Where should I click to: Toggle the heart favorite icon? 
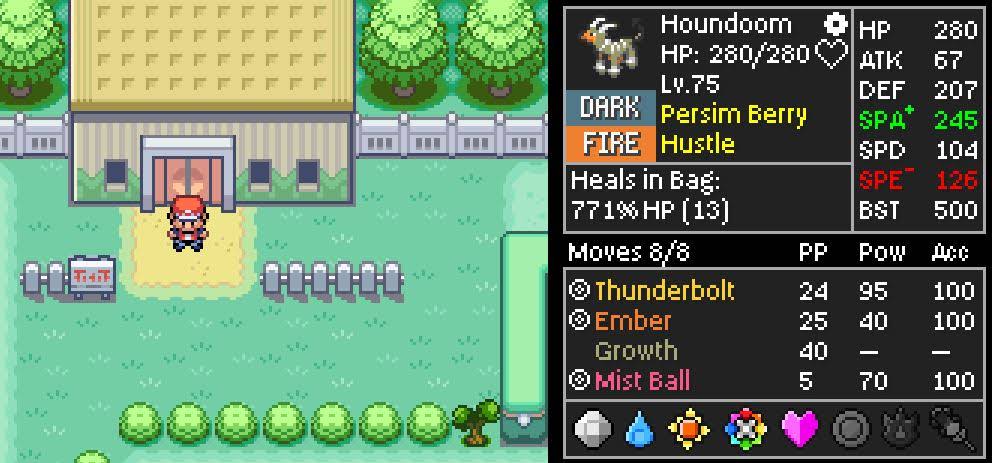pyautogui.click(x=832, y=54)
